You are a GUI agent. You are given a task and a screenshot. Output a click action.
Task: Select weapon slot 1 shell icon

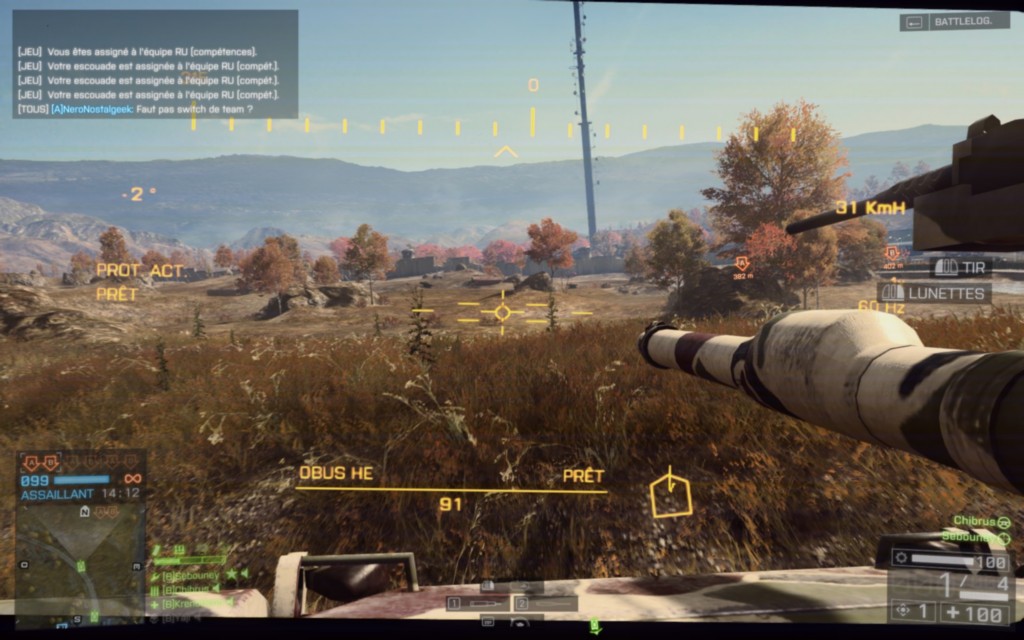click(475, 603)
